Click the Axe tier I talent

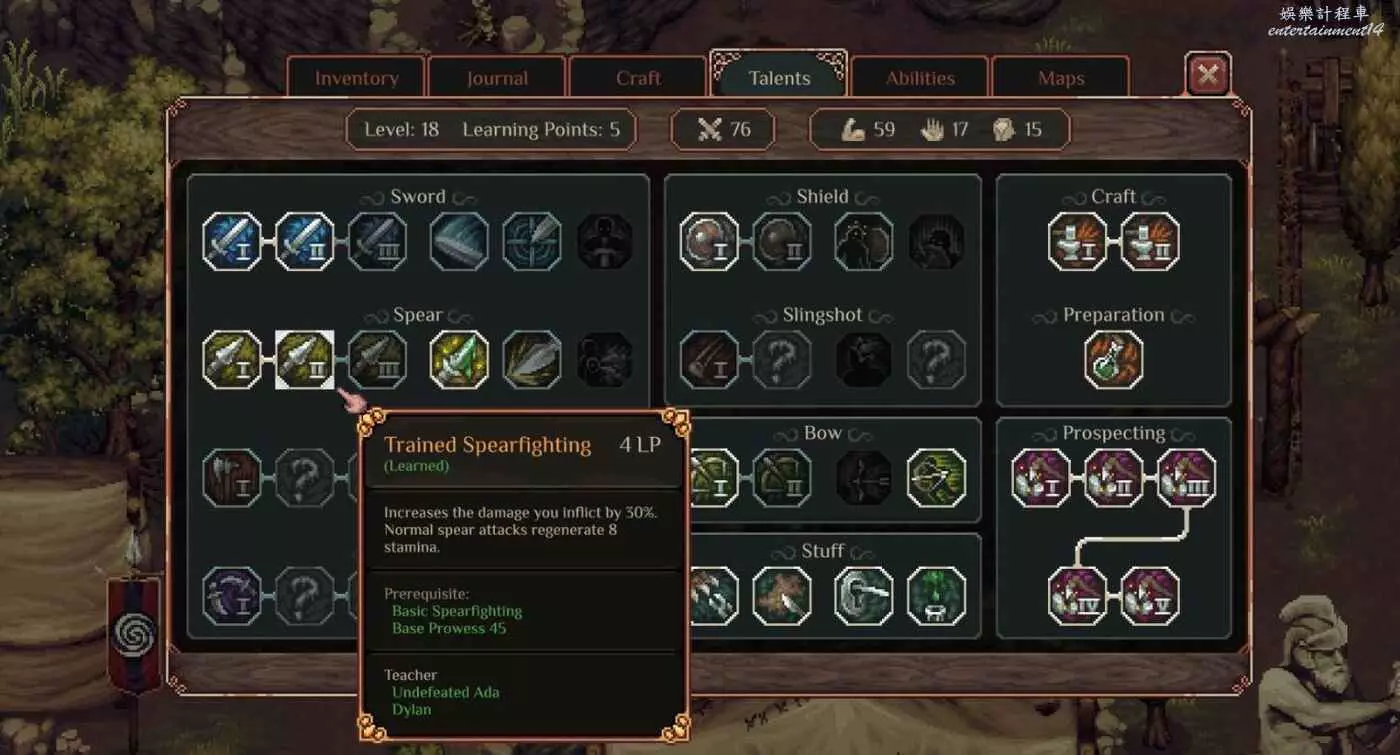click(x=232, y=478)
